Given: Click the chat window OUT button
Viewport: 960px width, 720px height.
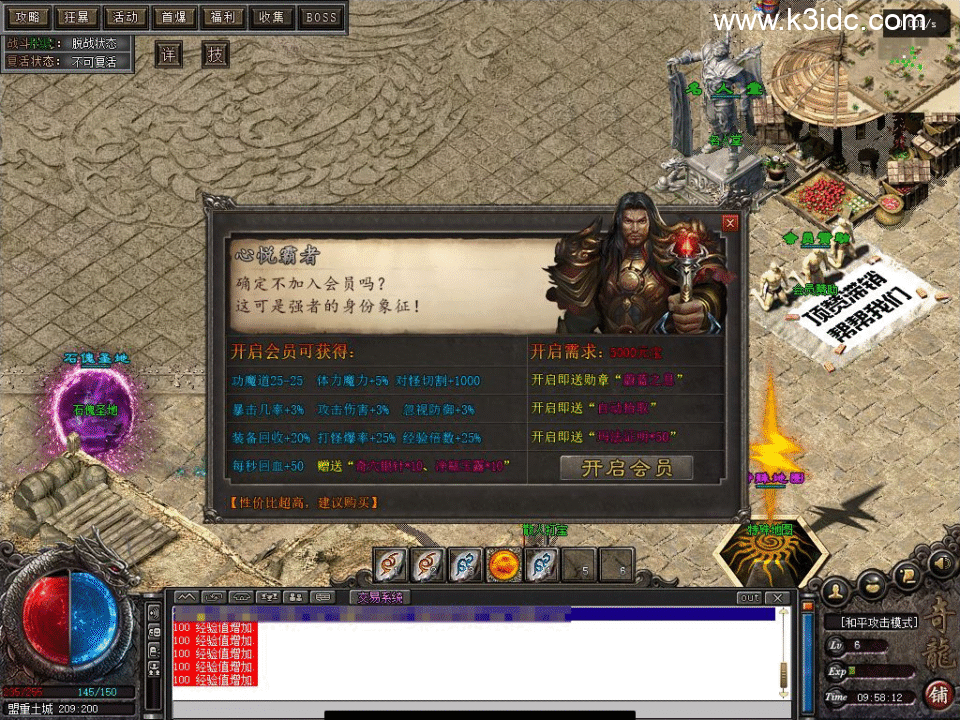Looking at the screenshot, I should tap(749, 597).
